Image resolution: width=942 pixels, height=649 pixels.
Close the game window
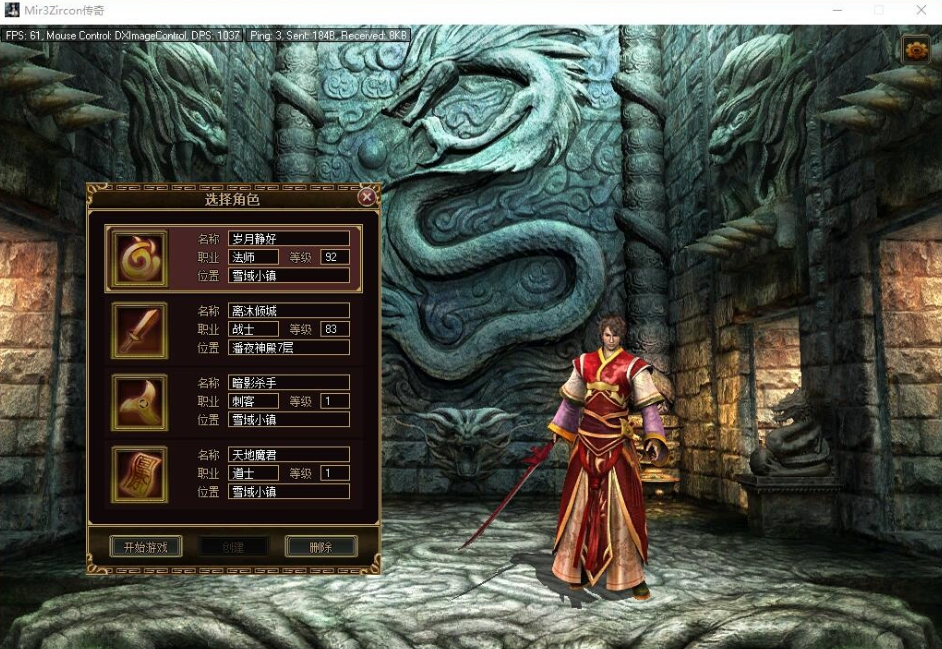coord(921,10)
